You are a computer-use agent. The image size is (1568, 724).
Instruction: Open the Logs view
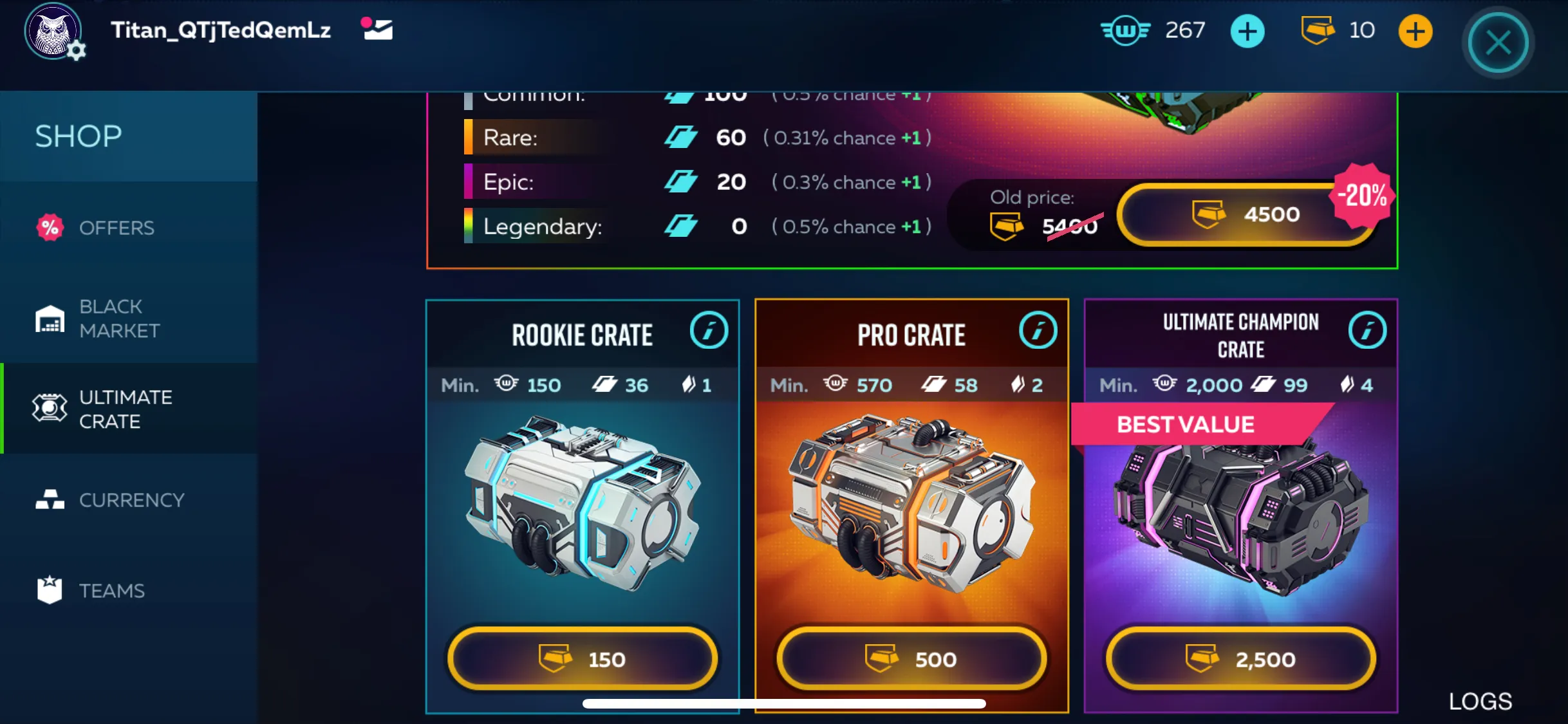(x=1480, y=701)
